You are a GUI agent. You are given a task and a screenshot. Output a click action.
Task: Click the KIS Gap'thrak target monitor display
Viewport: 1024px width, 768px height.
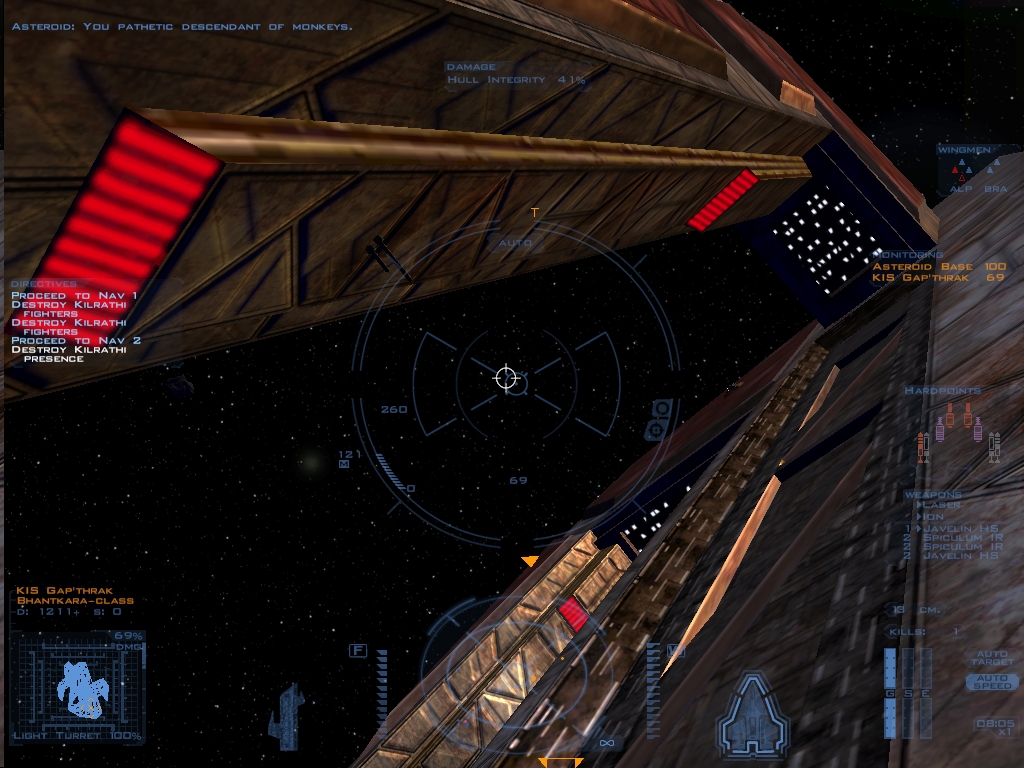(x=78, y=687)
